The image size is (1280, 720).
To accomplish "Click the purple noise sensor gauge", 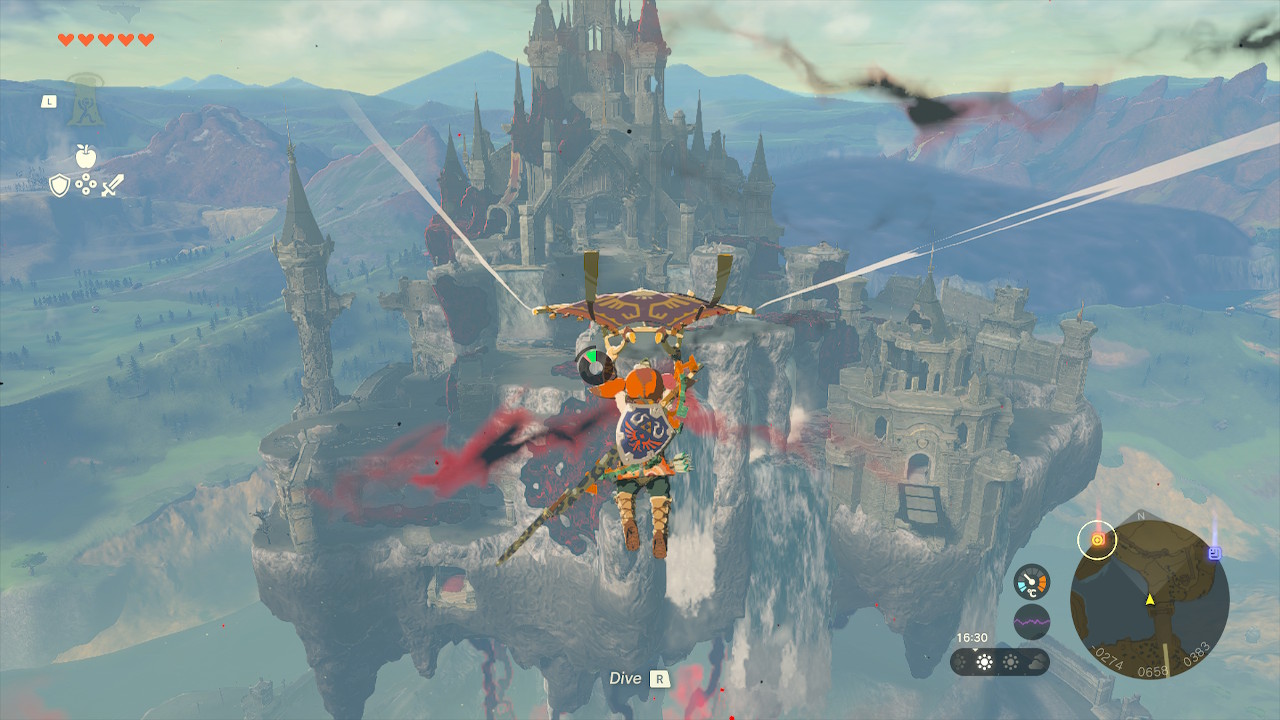I will [x=1031, y=621].
